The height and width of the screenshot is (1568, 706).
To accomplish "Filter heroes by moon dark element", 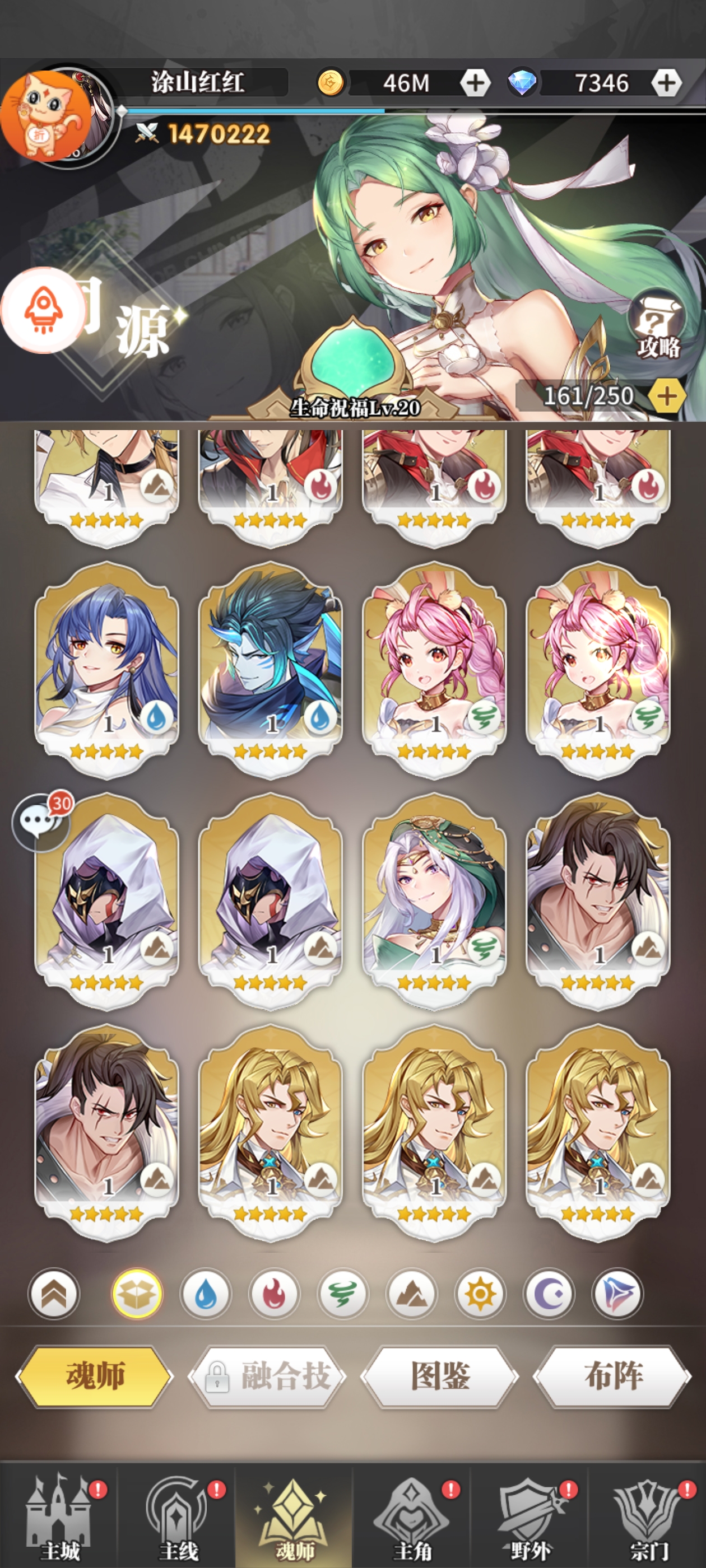I will click(x=549, y=1294).
